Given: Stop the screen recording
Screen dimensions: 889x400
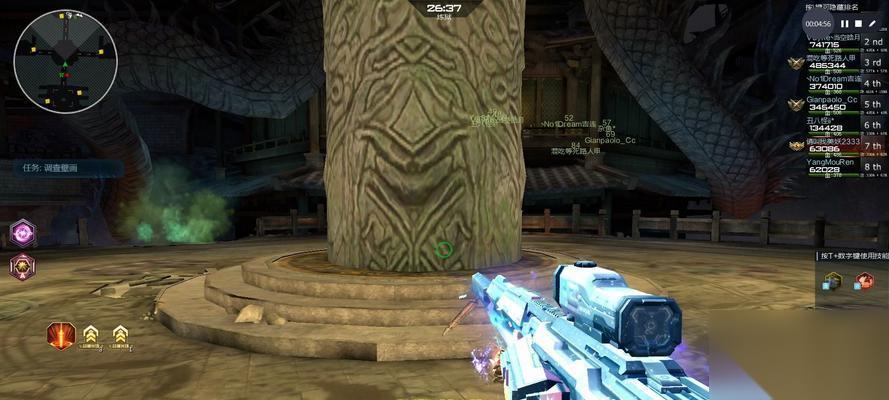Looking at the screenshot, I should (858, 23).
